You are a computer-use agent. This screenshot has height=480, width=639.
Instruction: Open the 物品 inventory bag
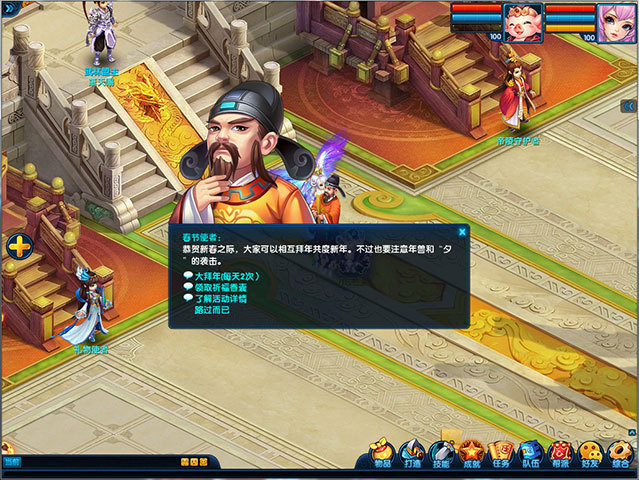(382, 454)
